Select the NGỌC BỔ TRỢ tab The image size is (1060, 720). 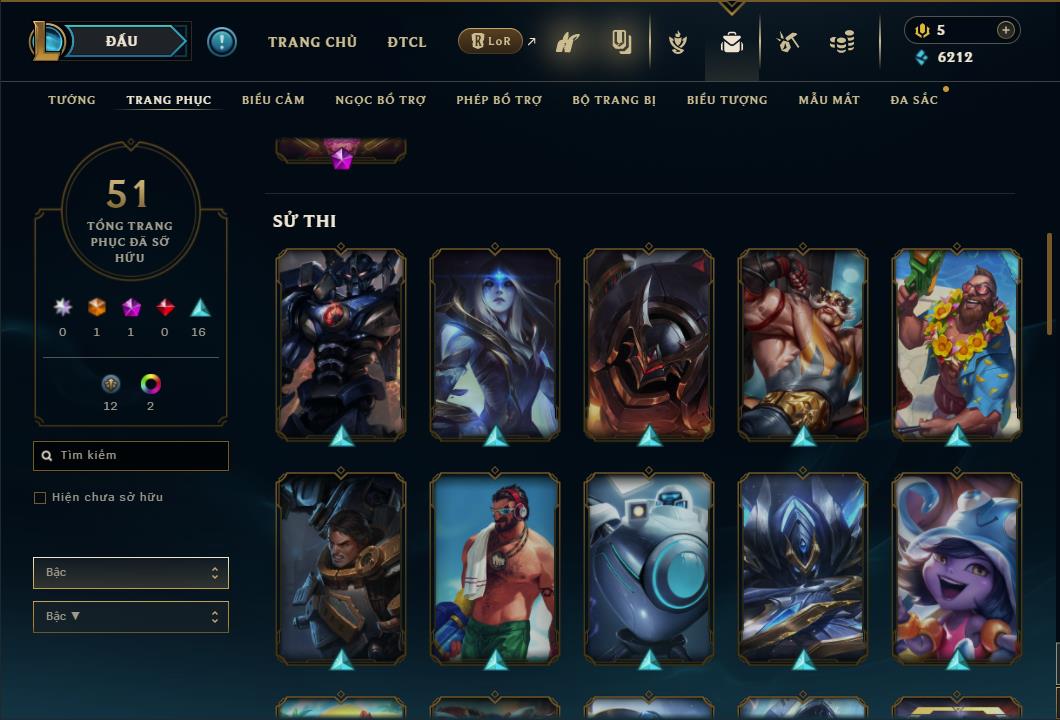pyautogui.click(x=380, y=100)
